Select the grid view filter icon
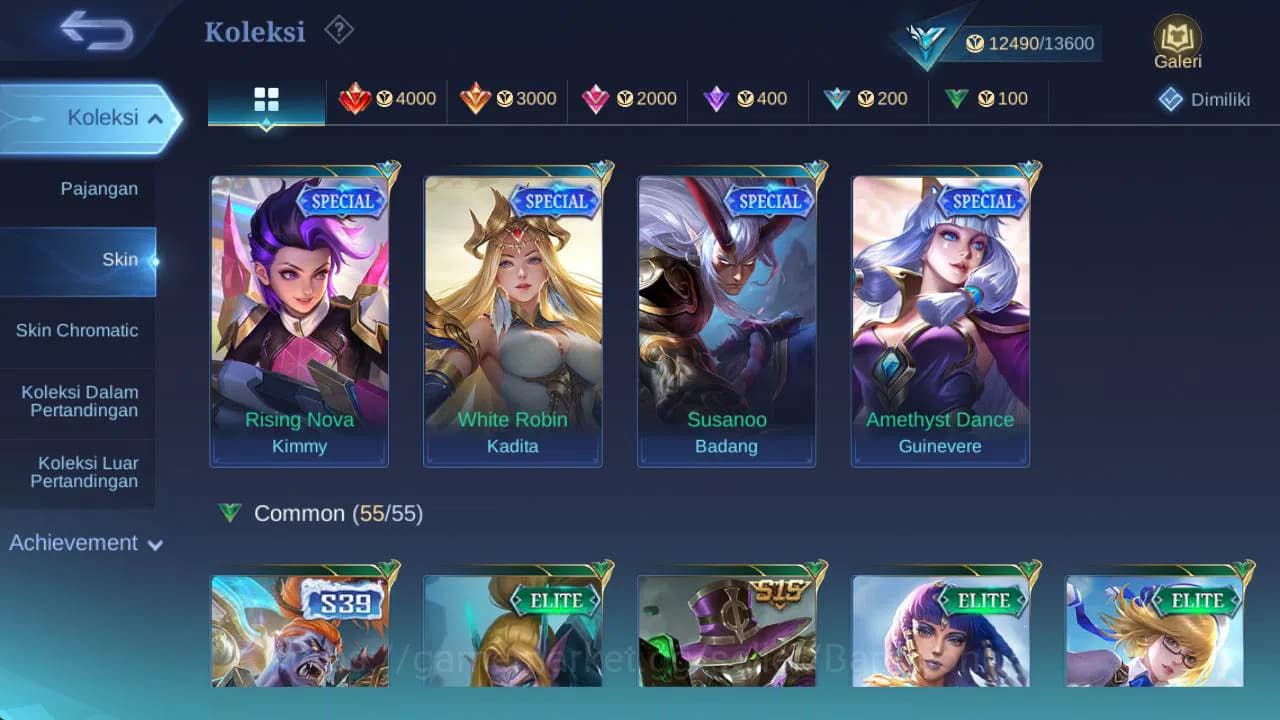 click(265, 99)
